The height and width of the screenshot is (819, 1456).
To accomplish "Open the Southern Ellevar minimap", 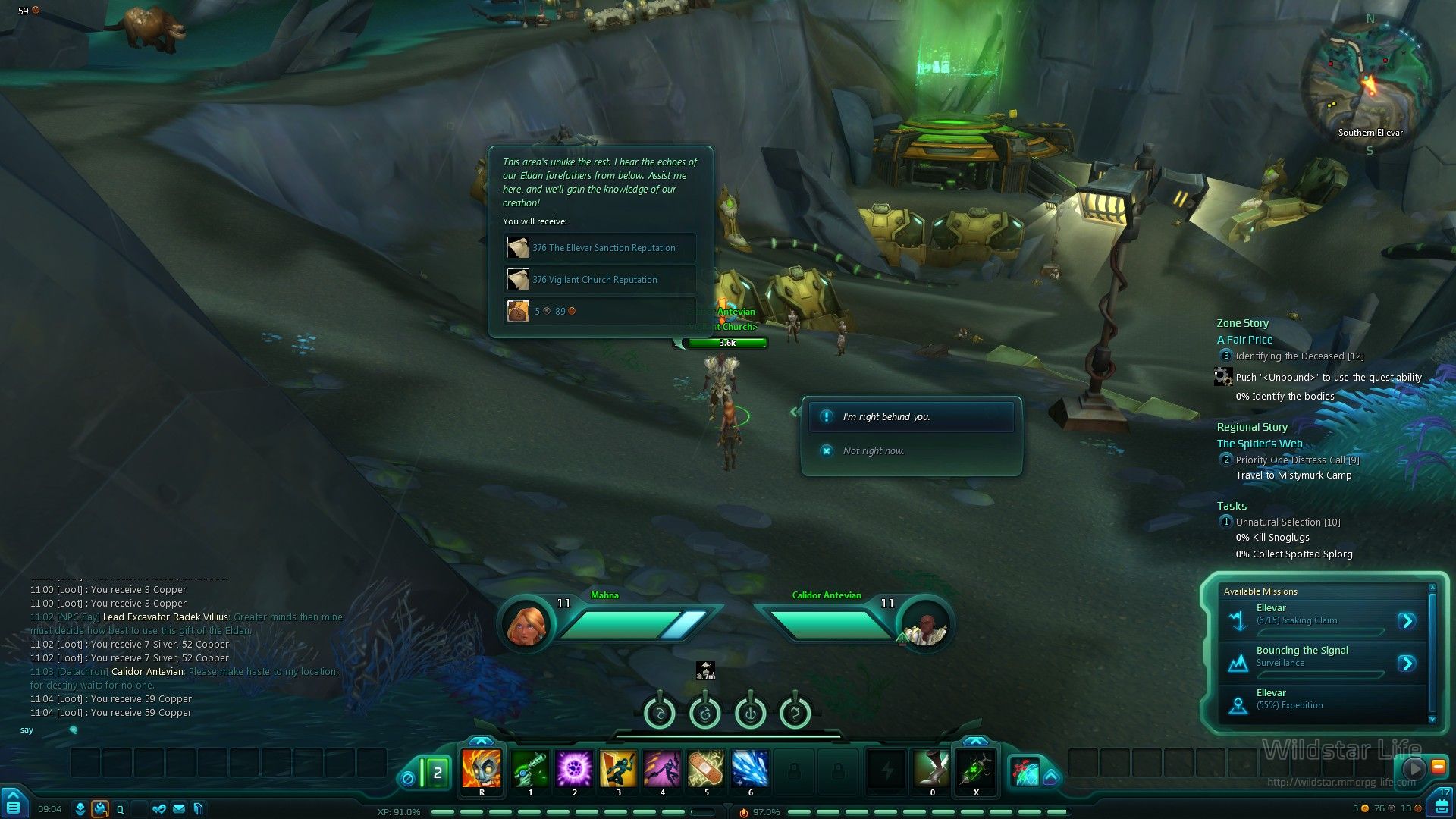I will [x=1370, y=83].
